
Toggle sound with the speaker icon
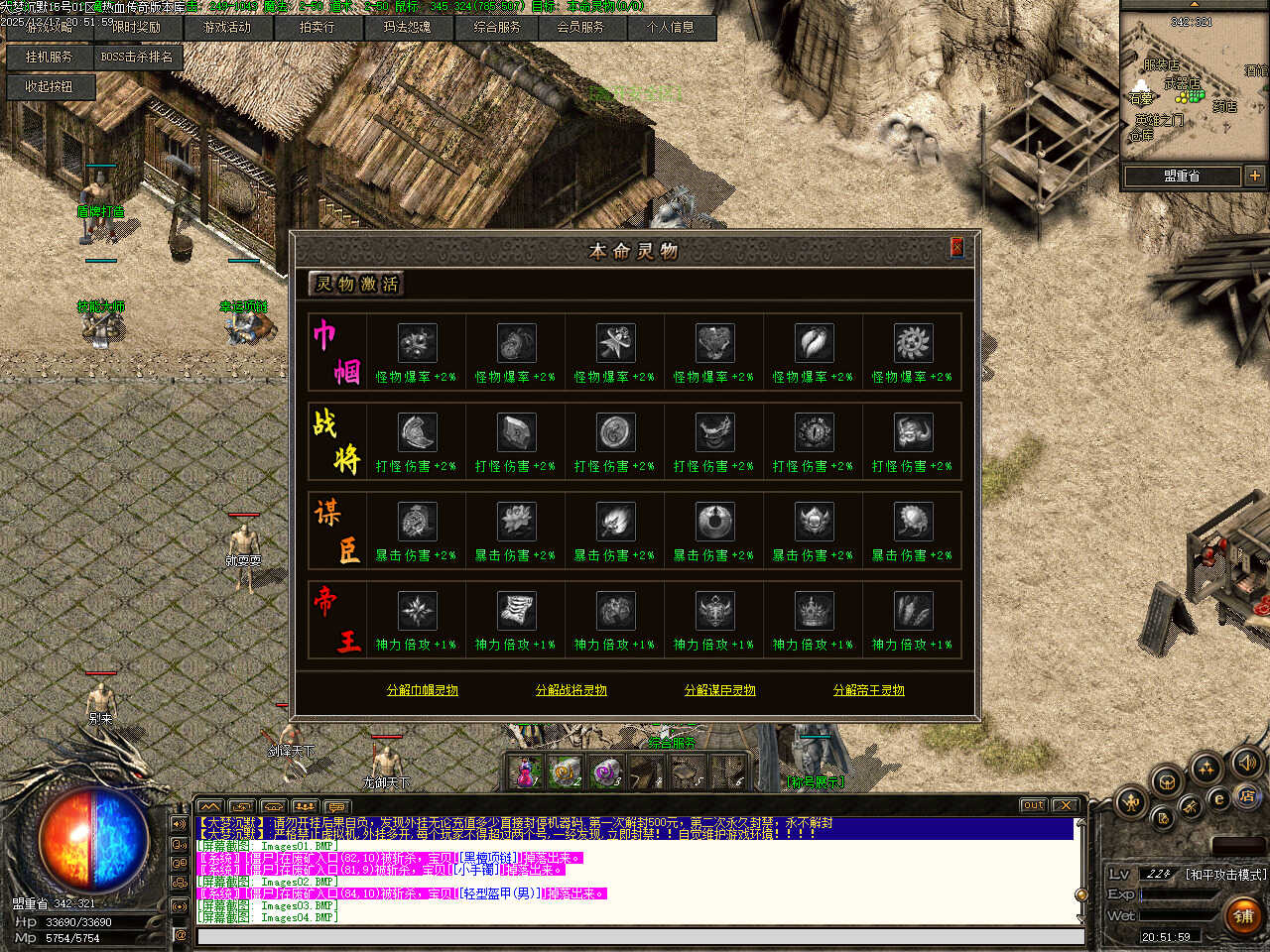tap(1245, 763)
